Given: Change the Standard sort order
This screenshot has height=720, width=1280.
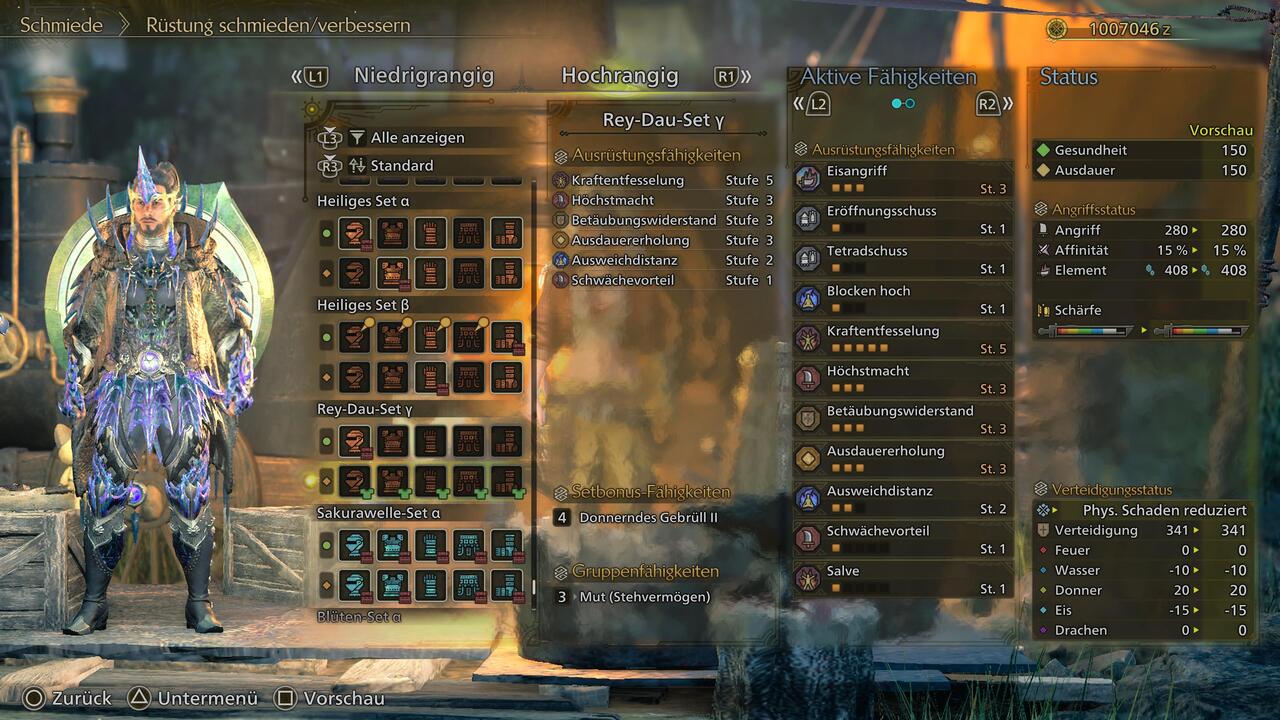Looking at the screenshot, I should (402, 166).
